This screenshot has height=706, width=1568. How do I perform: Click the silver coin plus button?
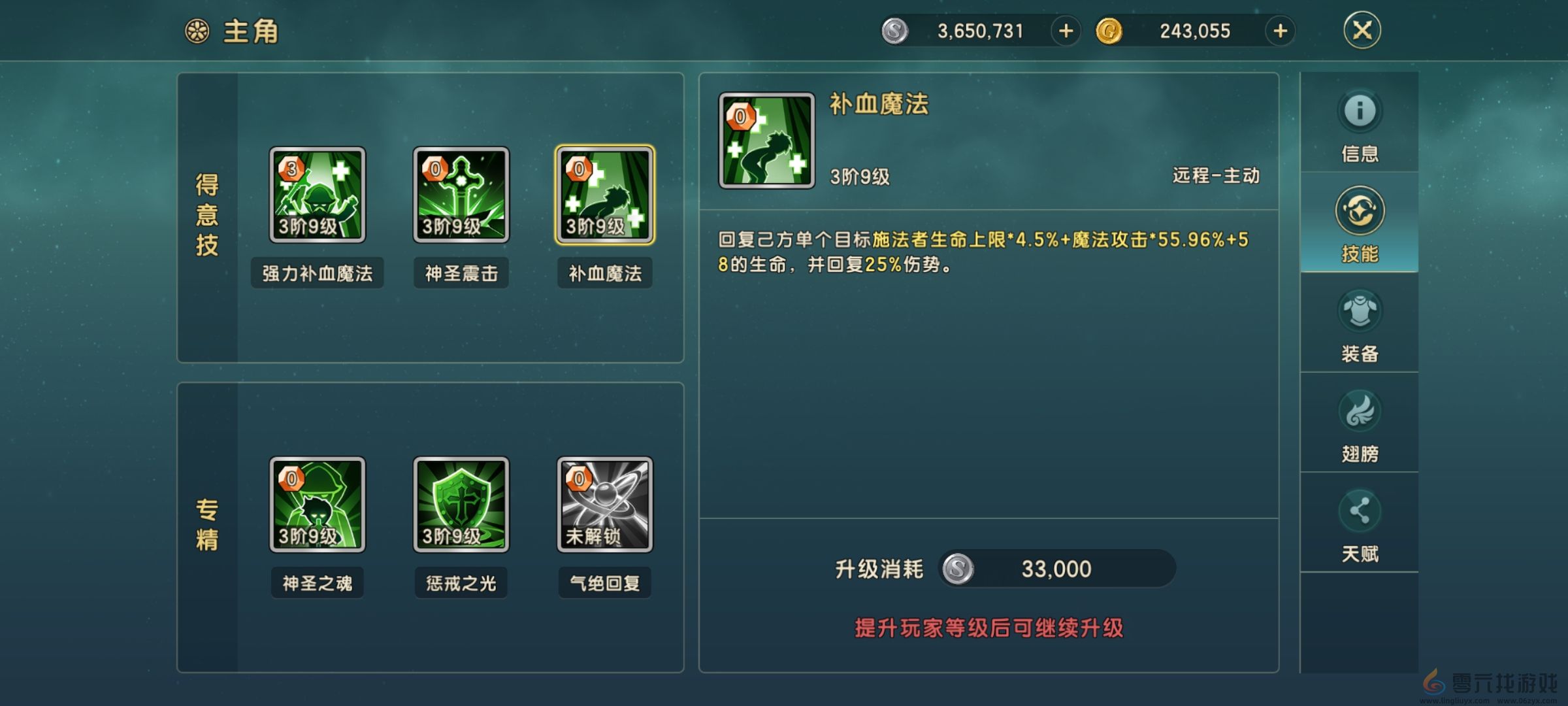coord(1064,31)
